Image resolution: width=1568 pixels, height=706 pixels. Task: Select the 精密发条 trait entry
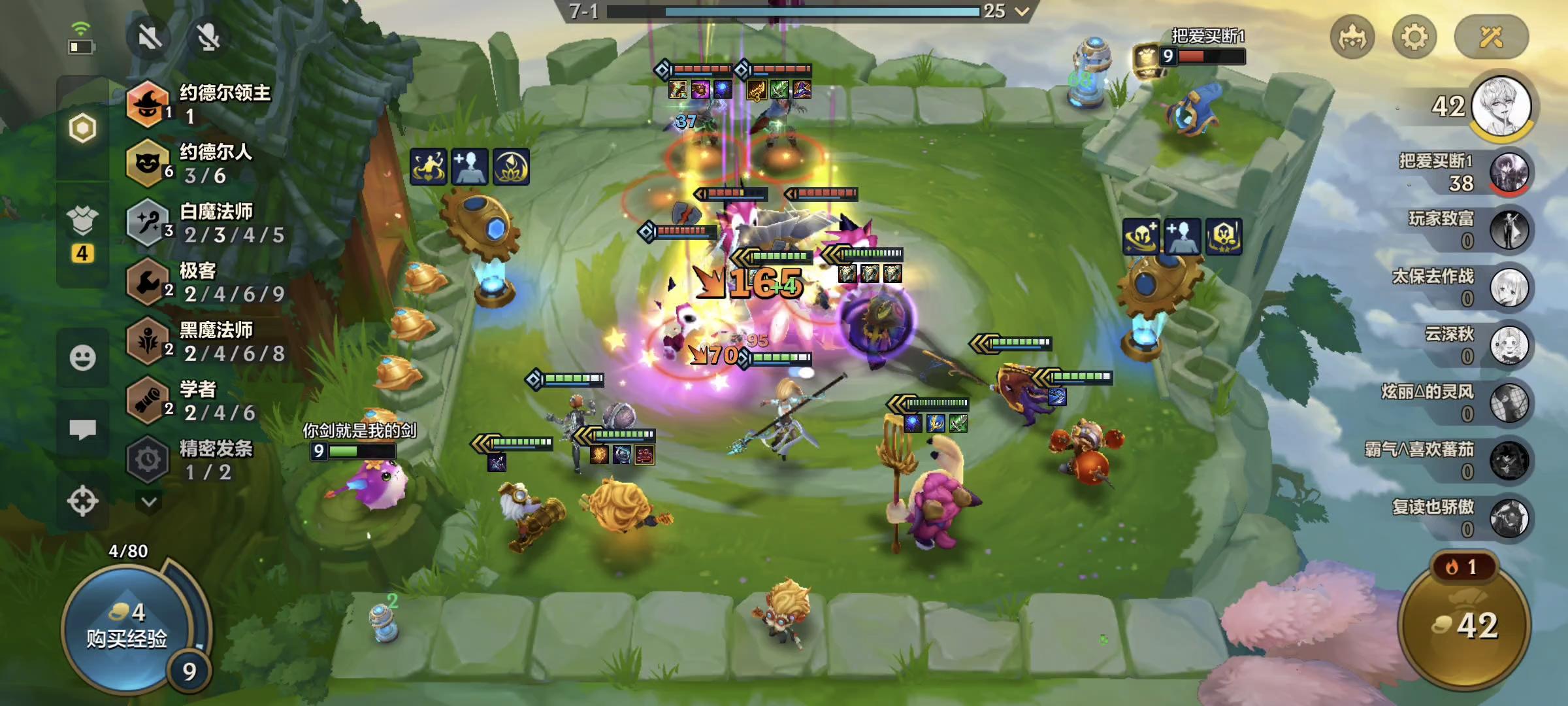206,460
